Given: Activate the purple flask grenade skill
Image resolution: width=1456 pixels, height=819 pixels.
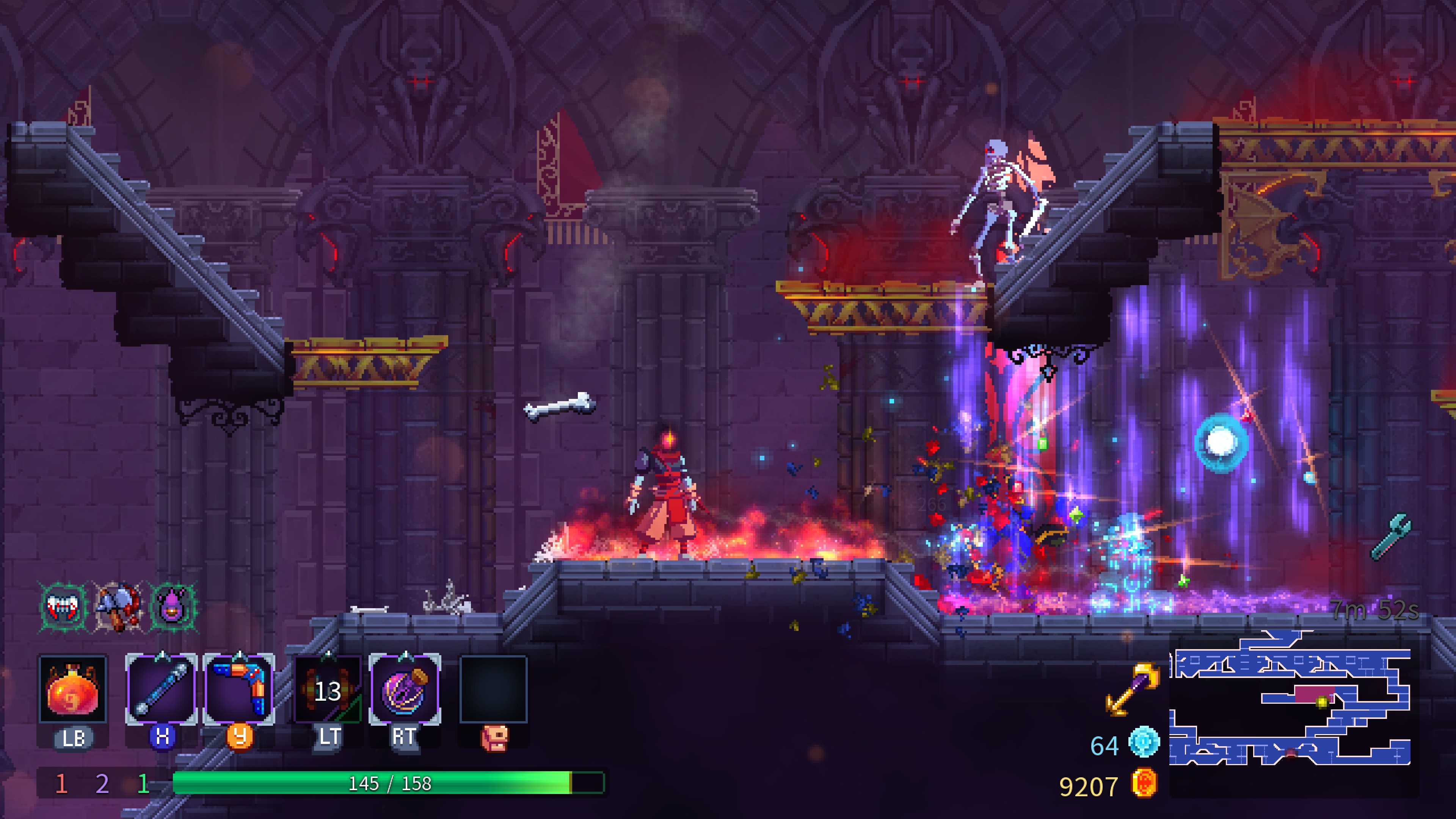Looking at the screenshot, I should tap(405, 690).
